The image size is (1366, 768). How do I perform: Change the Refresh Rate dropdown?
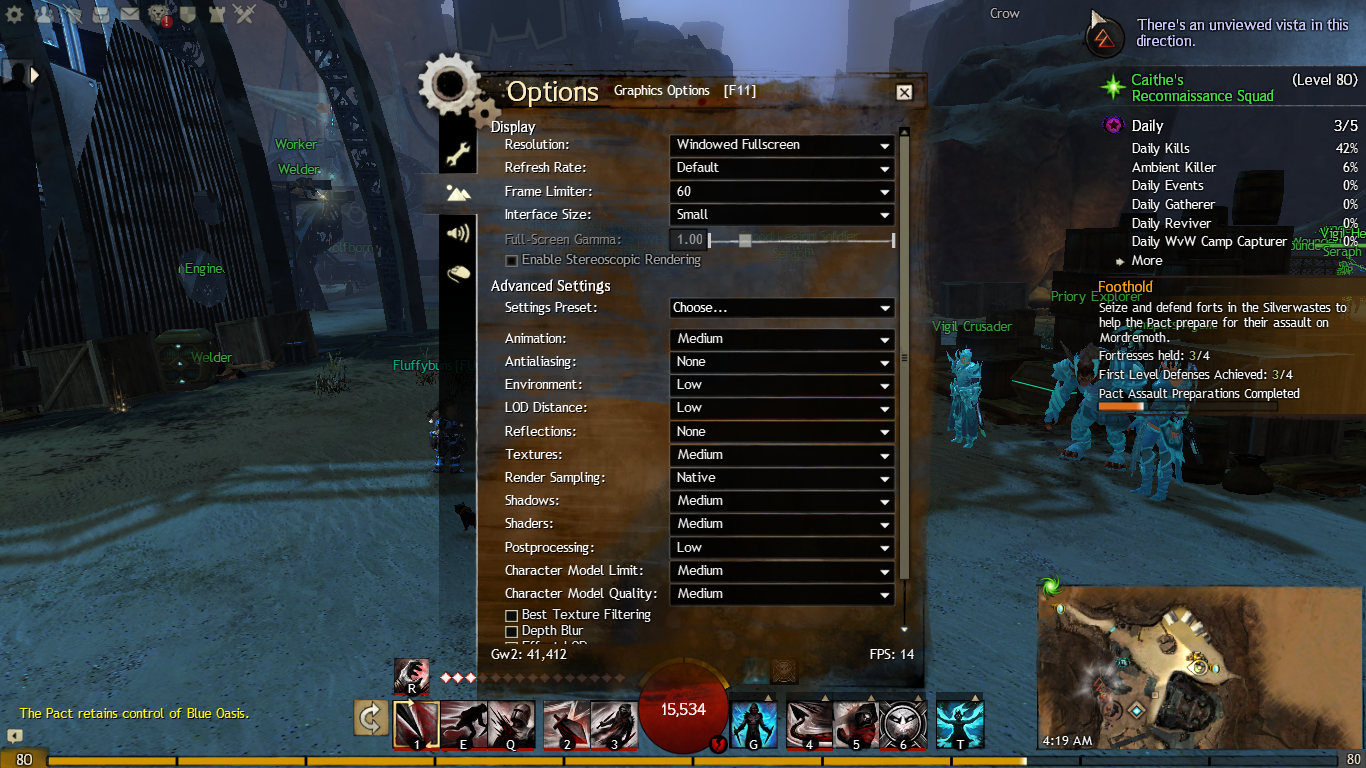pyautogui.click(x=781, y=168)
